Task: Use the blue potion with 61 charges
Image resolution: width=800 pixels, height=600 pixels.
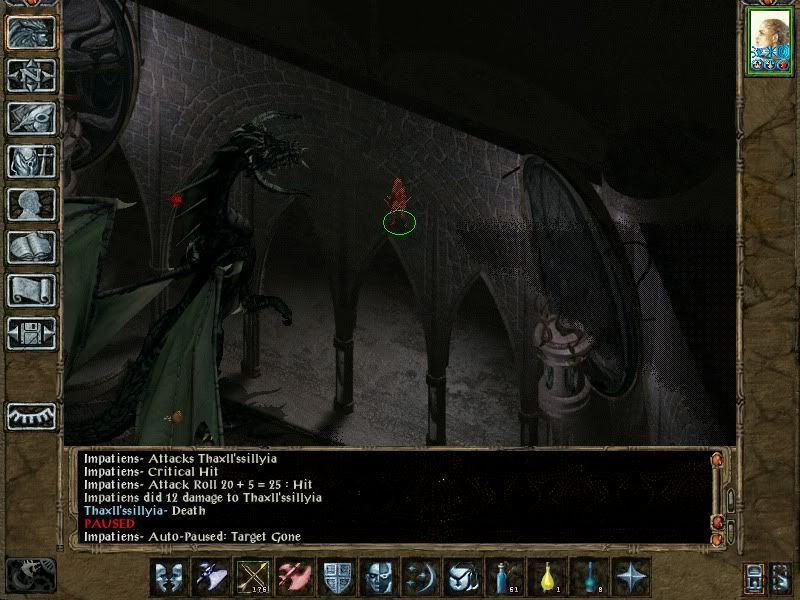Action: [x=505, y=577]
